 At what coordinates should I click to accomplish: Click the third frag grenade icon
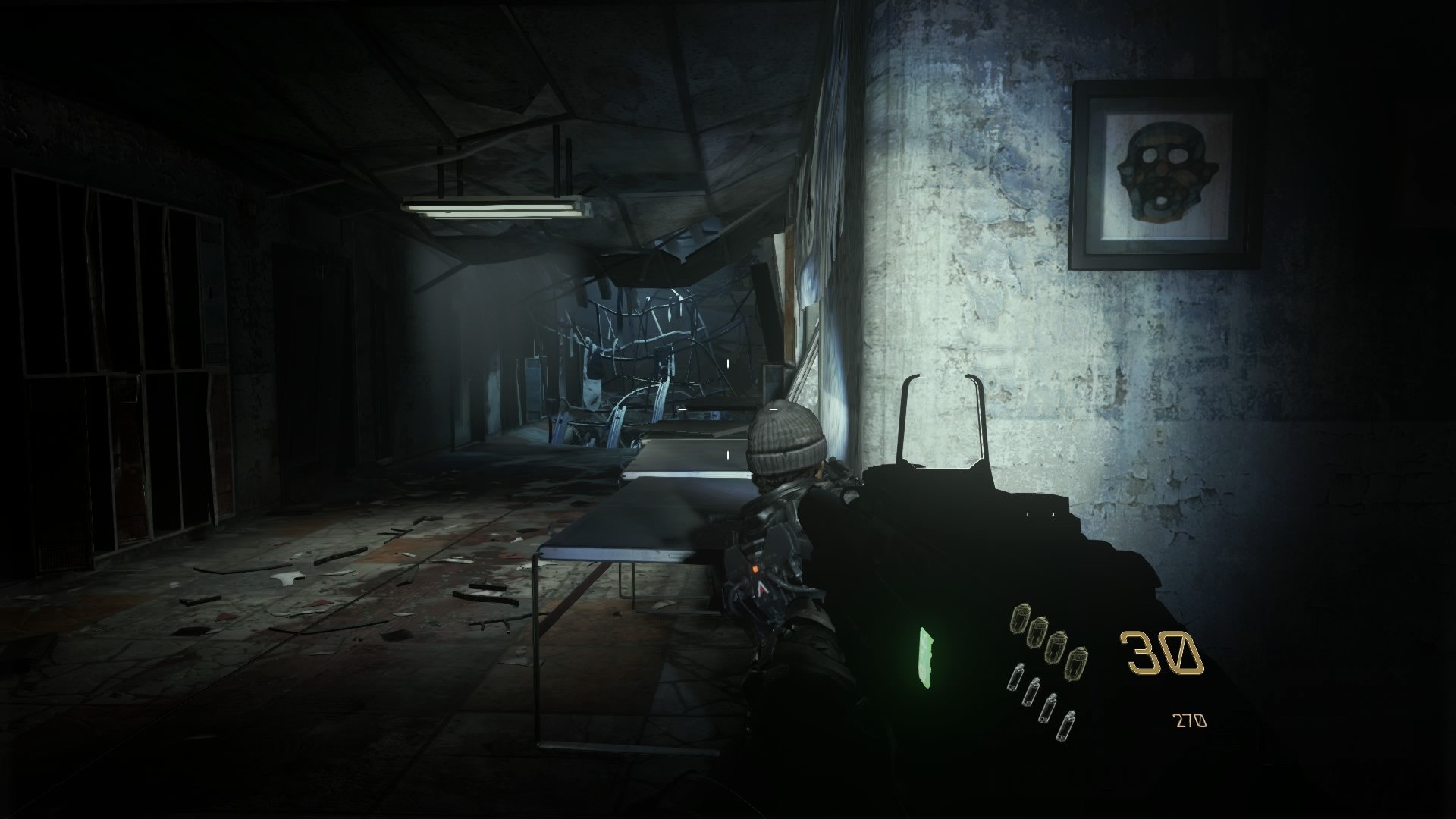pos(1056,646)
